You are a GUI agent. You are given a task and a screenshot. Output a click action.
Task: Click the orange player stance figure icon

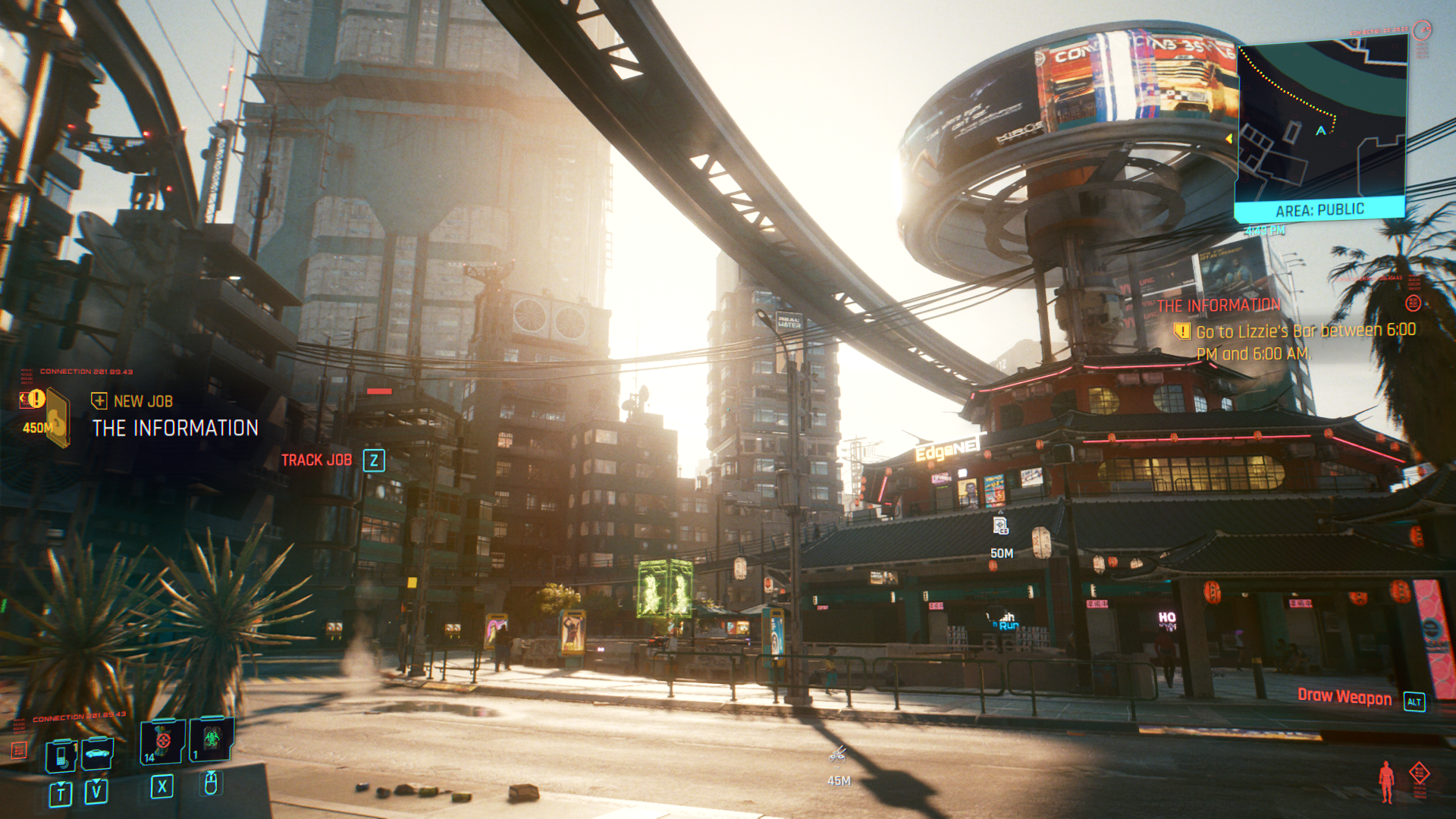(1386, 781)
